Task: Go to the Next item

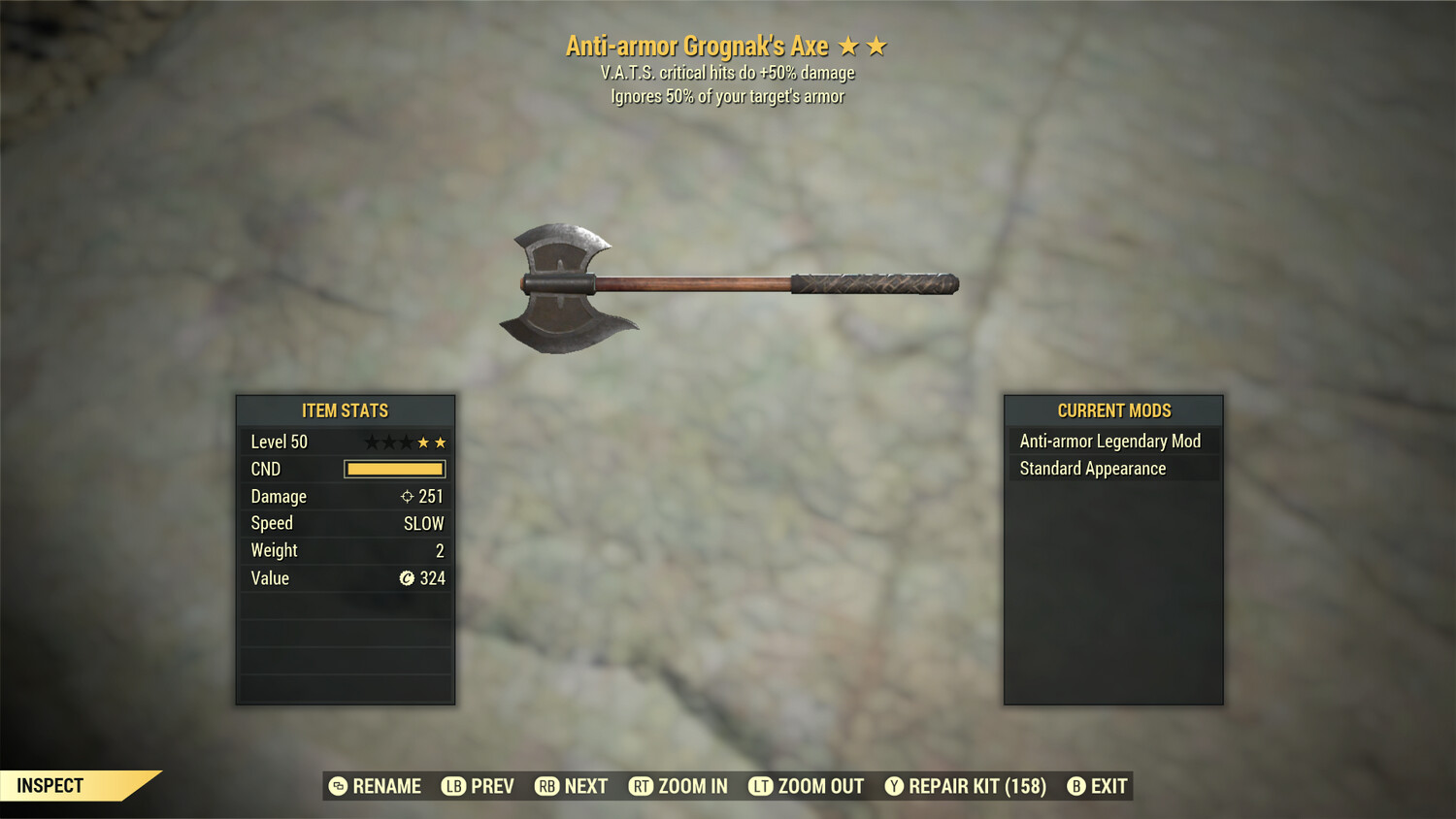Action: point(572,786)
